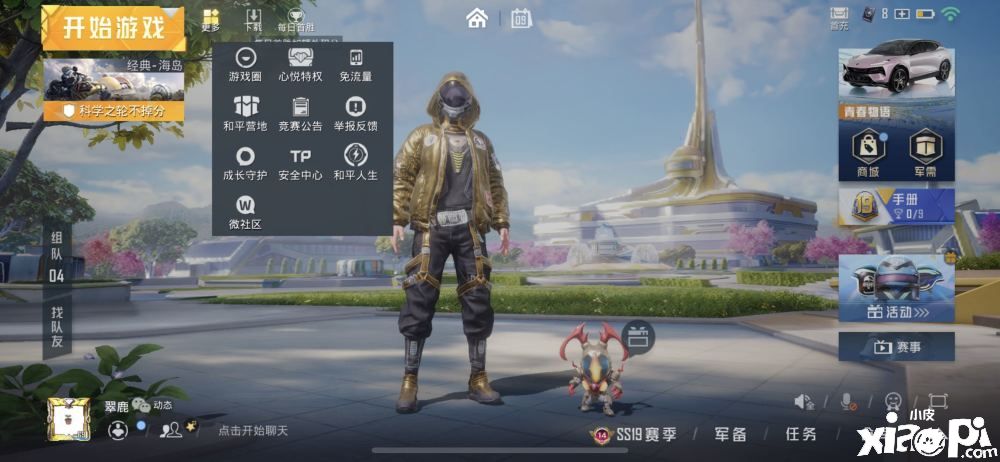Screen dimensions: 1000x462
Task: Select 心悦特权 in the menu panel
Action: (x=300, y=65)
